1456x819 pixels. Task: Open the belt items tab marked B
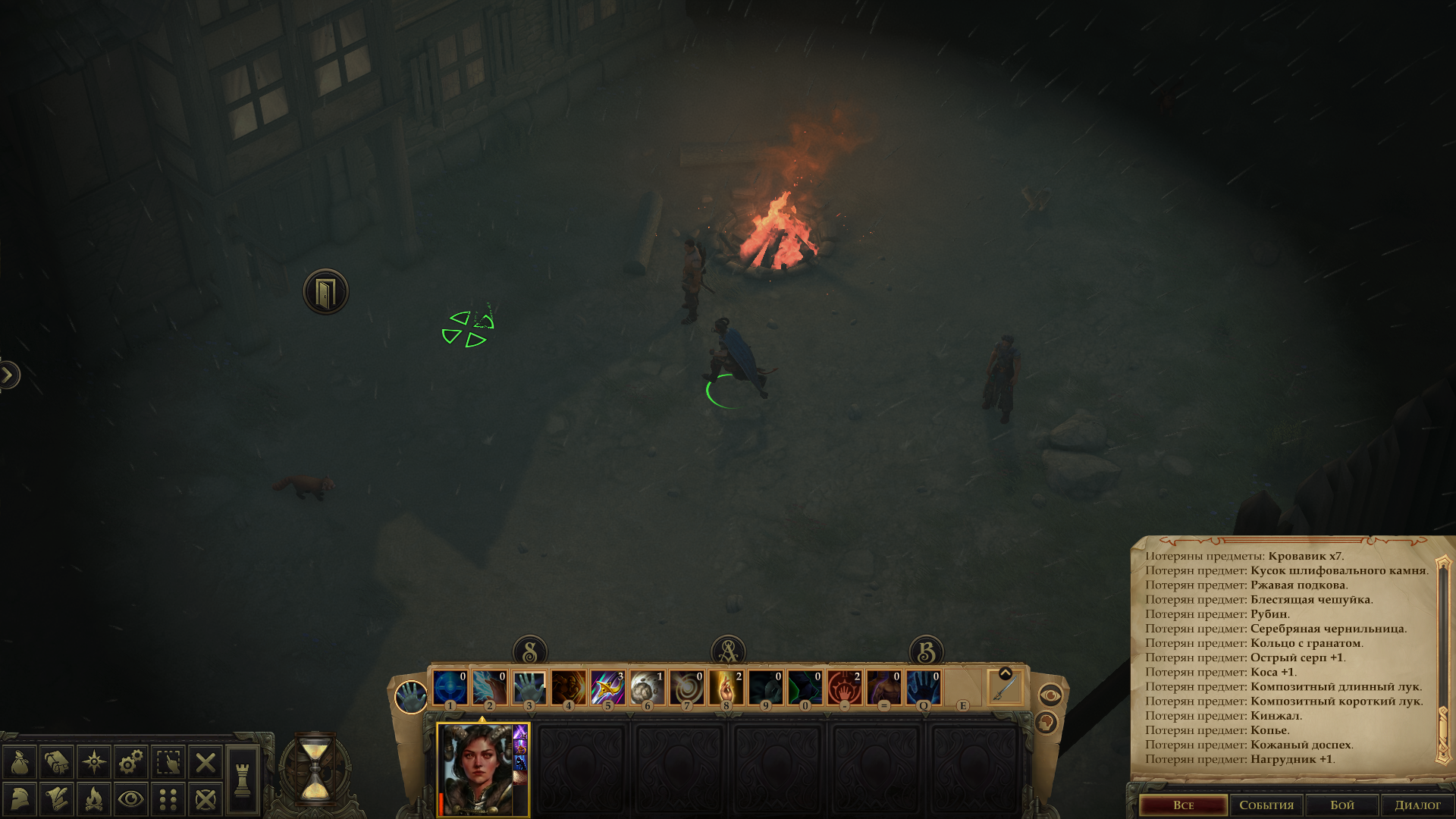click(x=926, y=651)
